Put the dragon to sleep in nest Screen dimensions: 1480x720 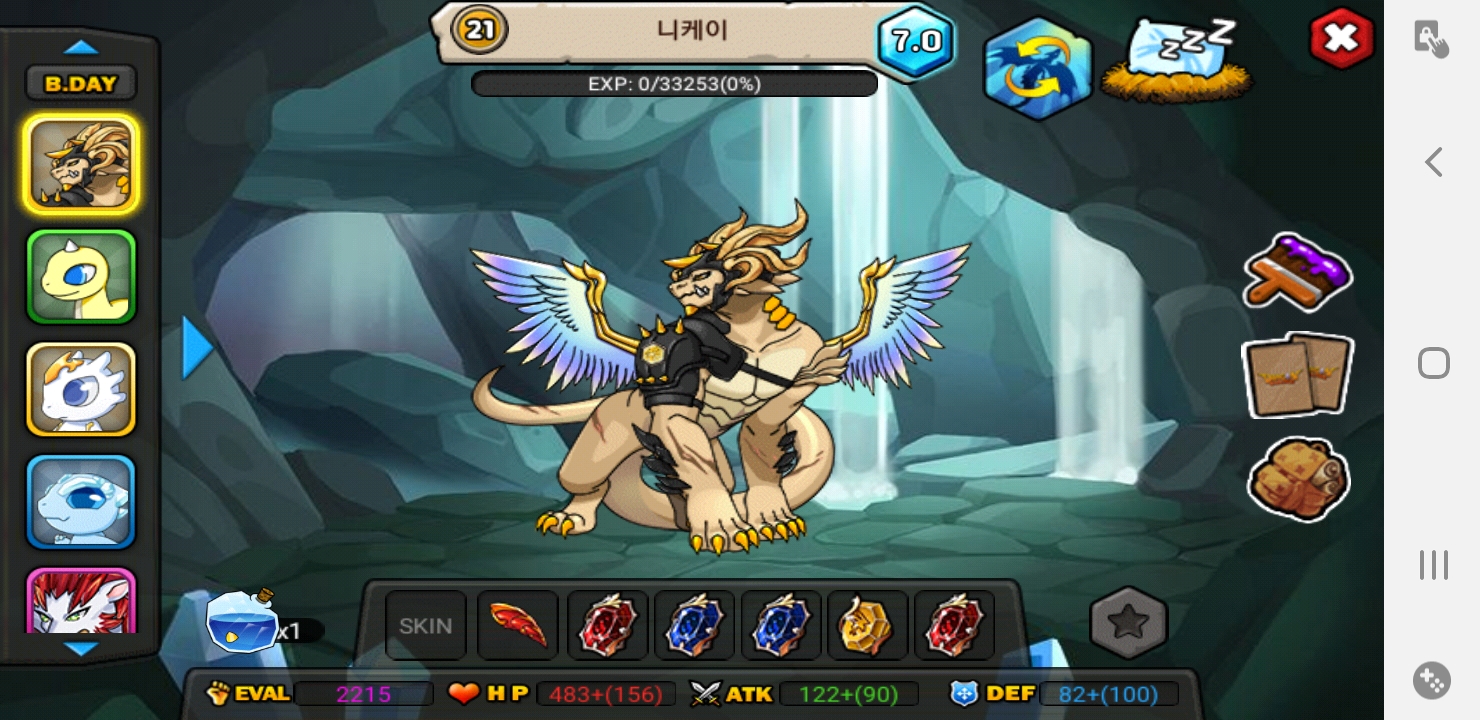pyautogui.click(x=1177, y=60)
